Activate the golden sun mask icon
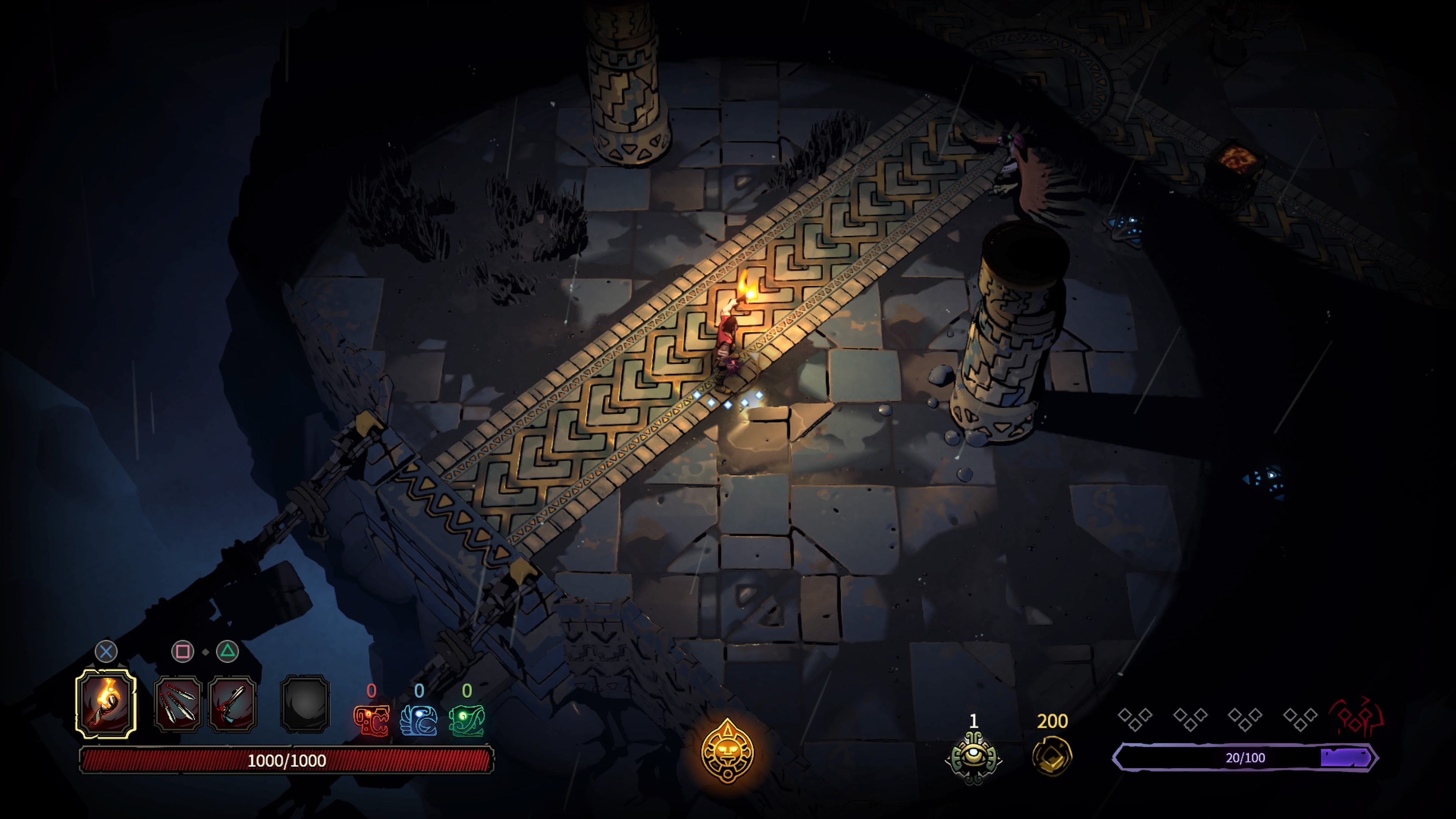The image size is (1456, 819). [x=728, y=751]
